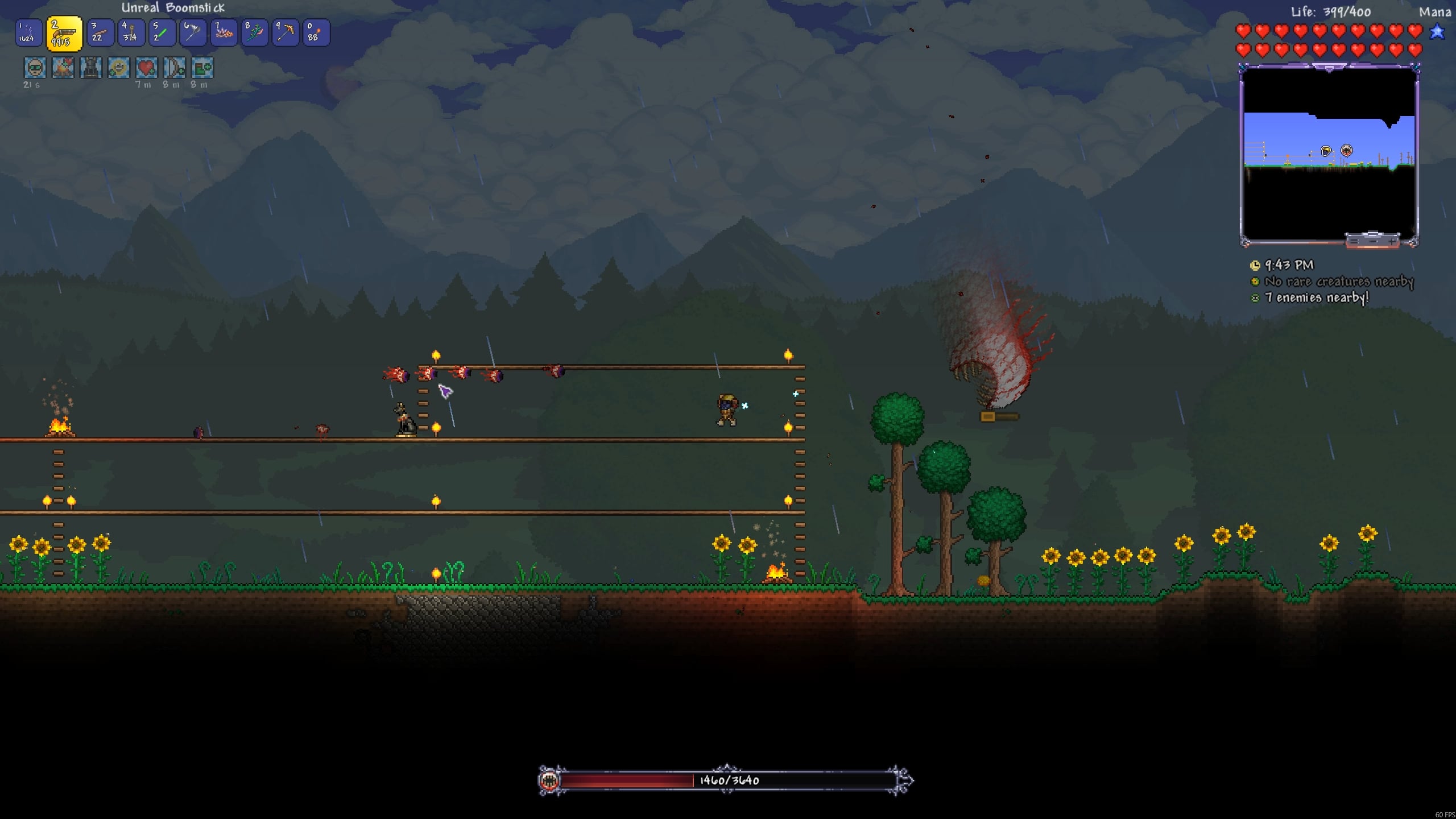Click the Archery bow buff icon
Image resolution: width=1456 pixels, height=819 pixels.
point(174,68)
